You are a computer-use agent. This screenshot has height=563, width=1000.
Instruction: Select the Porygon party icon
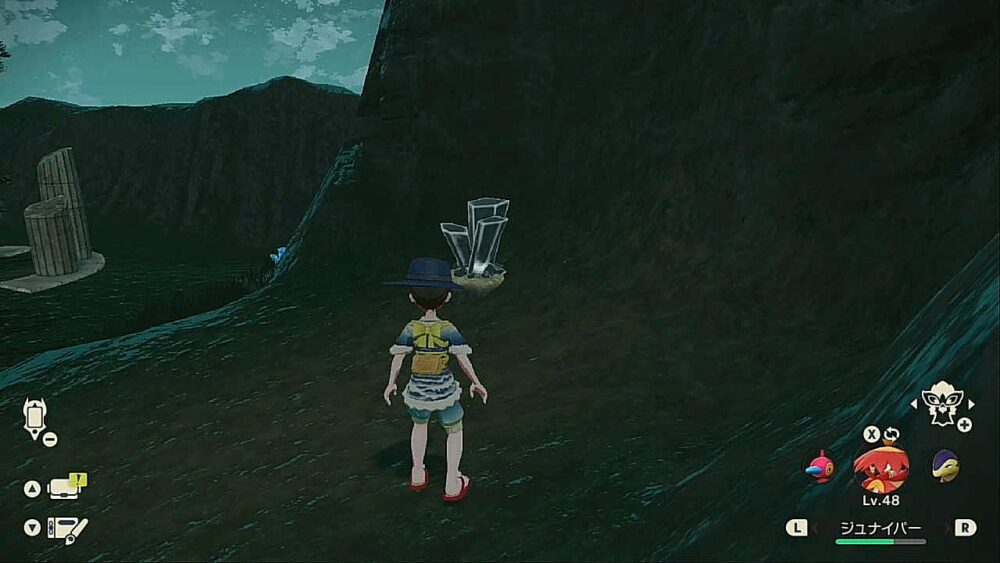click(820, 465)
